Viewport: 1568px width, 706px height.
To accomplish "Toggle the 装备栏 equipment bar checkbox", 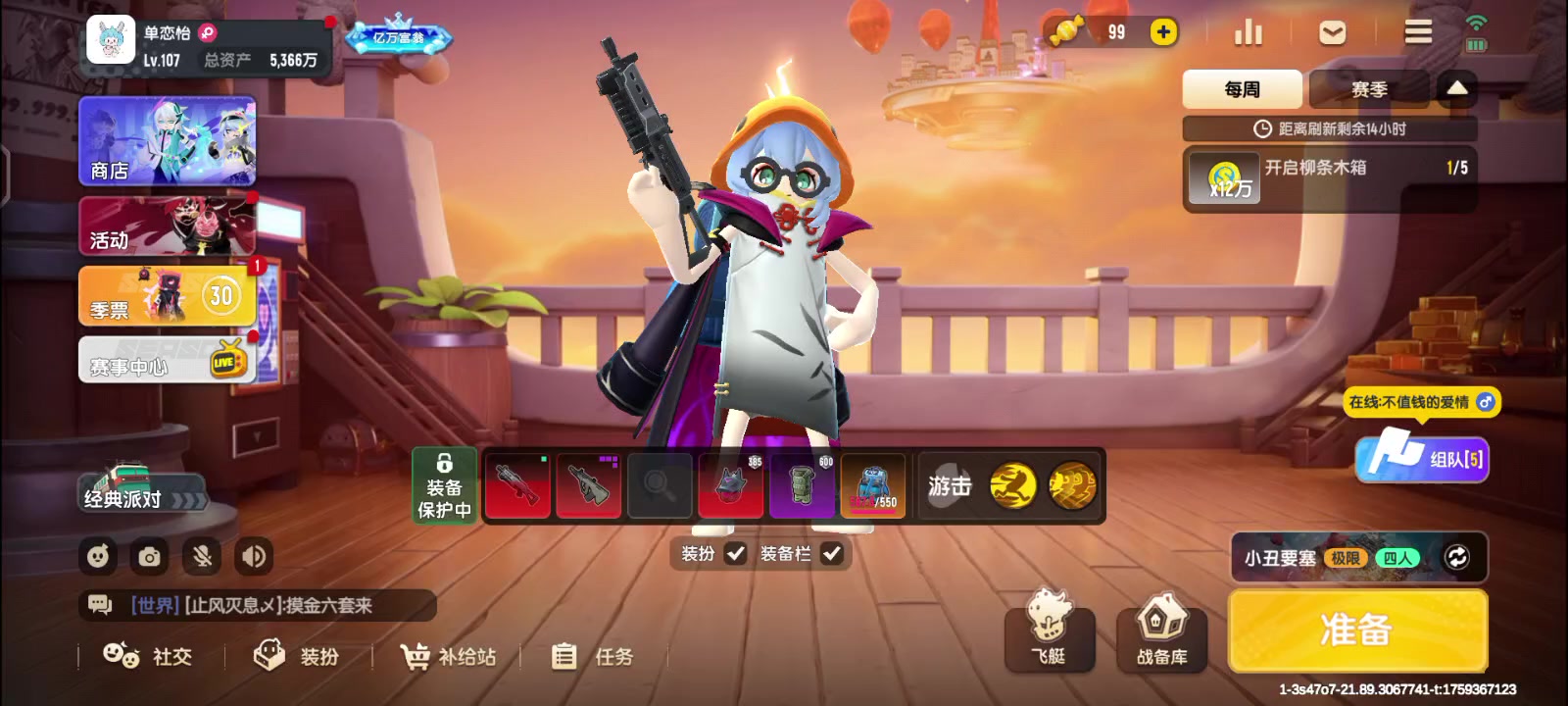I will [831, 554].
